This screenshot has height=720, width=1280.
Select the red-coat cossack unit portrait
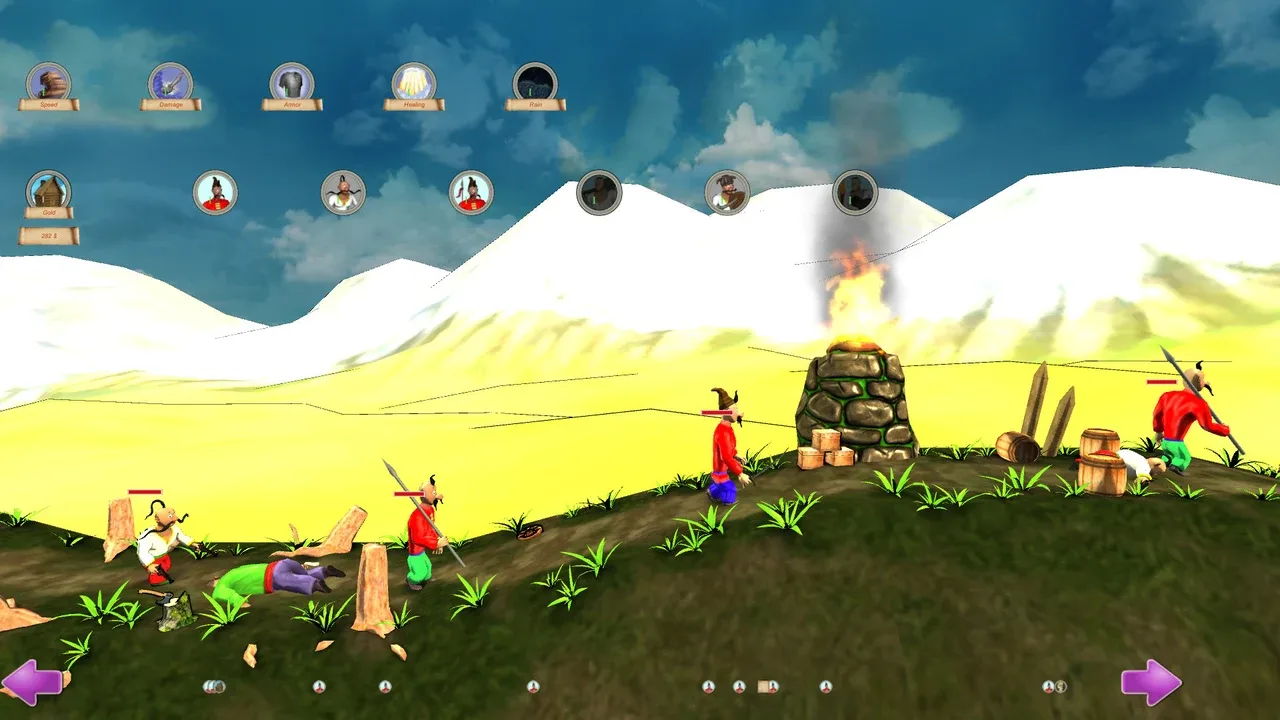[215, 192]
